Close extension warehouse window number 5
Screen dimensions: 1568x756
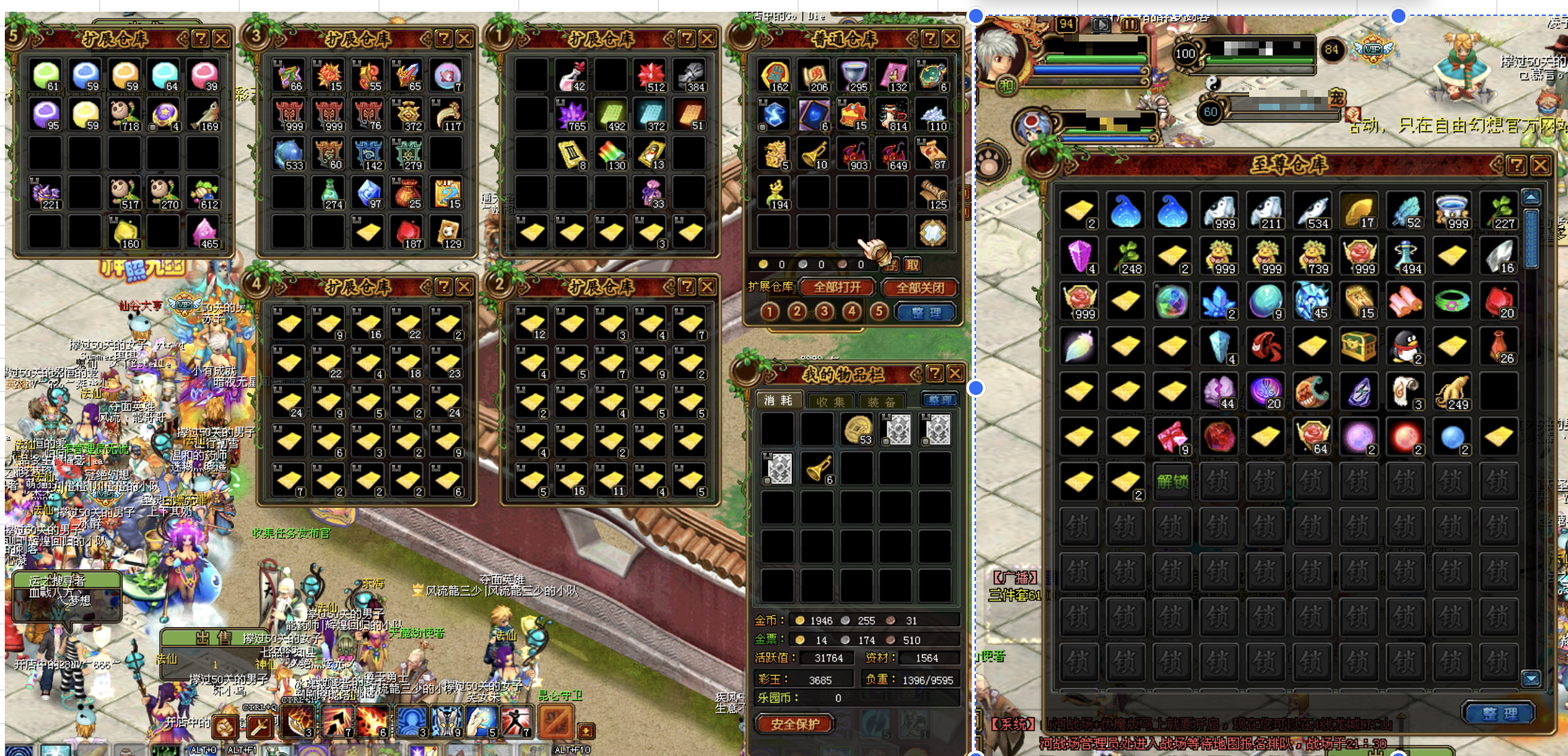[x=221, y=39]
